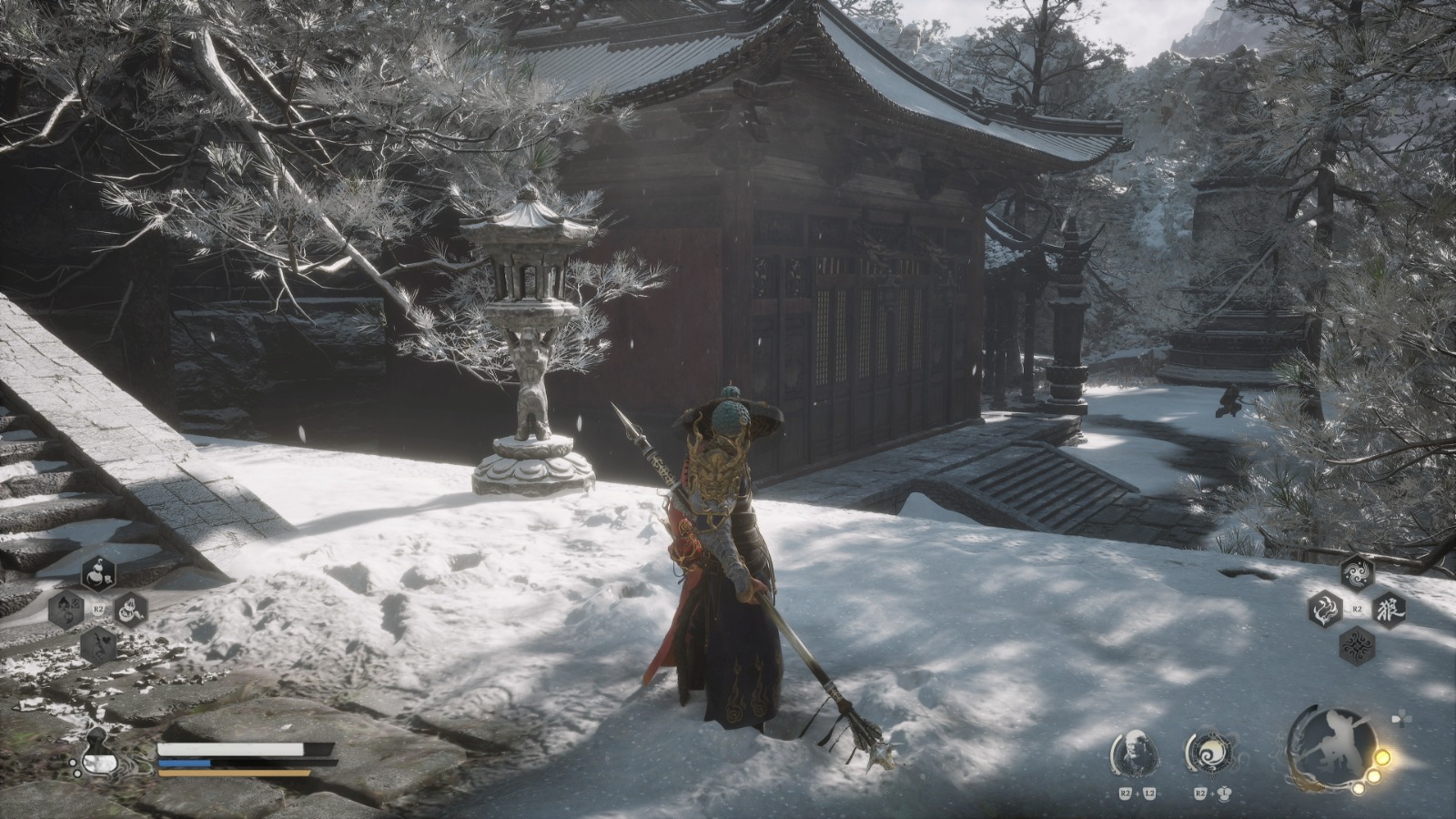
Task: Open the spirit portrait medallion
Action: 1137,752
